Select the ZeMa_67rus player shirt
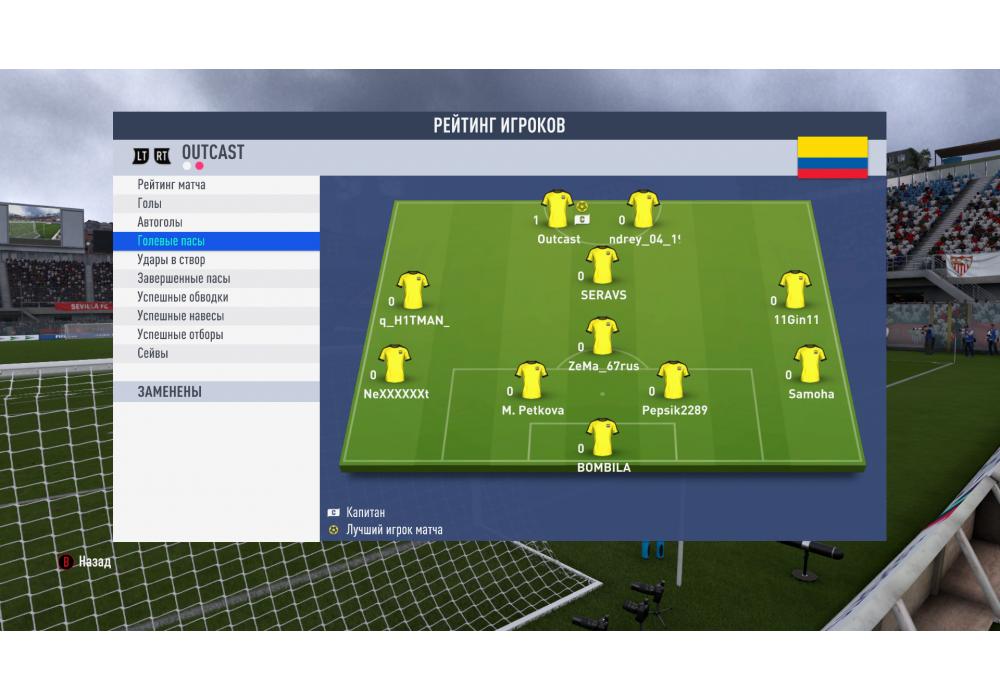The width and height of the screenshot is (1000, 700). pos(602,336)
